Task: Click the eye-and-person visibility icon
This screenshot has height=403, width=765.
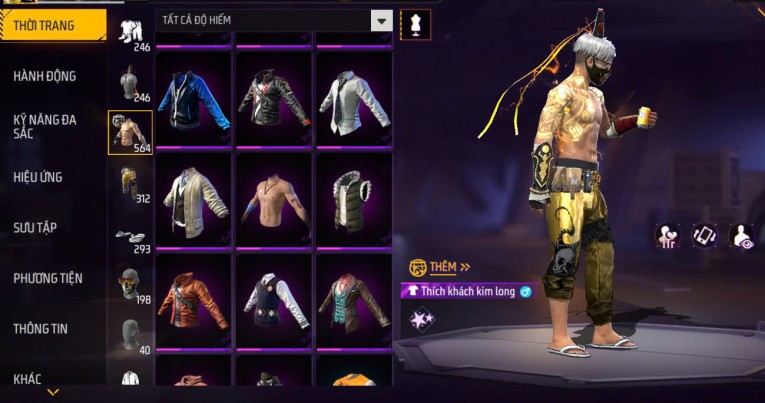Action: pyautogui.click(x=742, y=235)
